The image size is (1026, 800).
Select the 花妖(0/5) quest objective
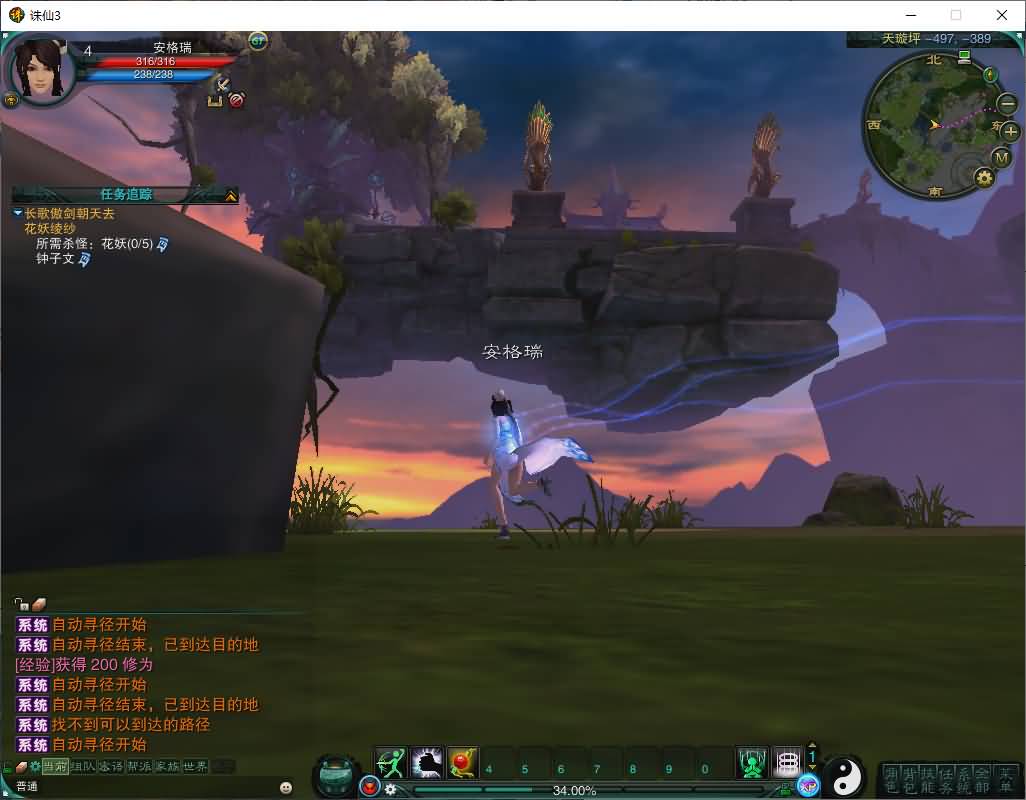pos(126,243)
